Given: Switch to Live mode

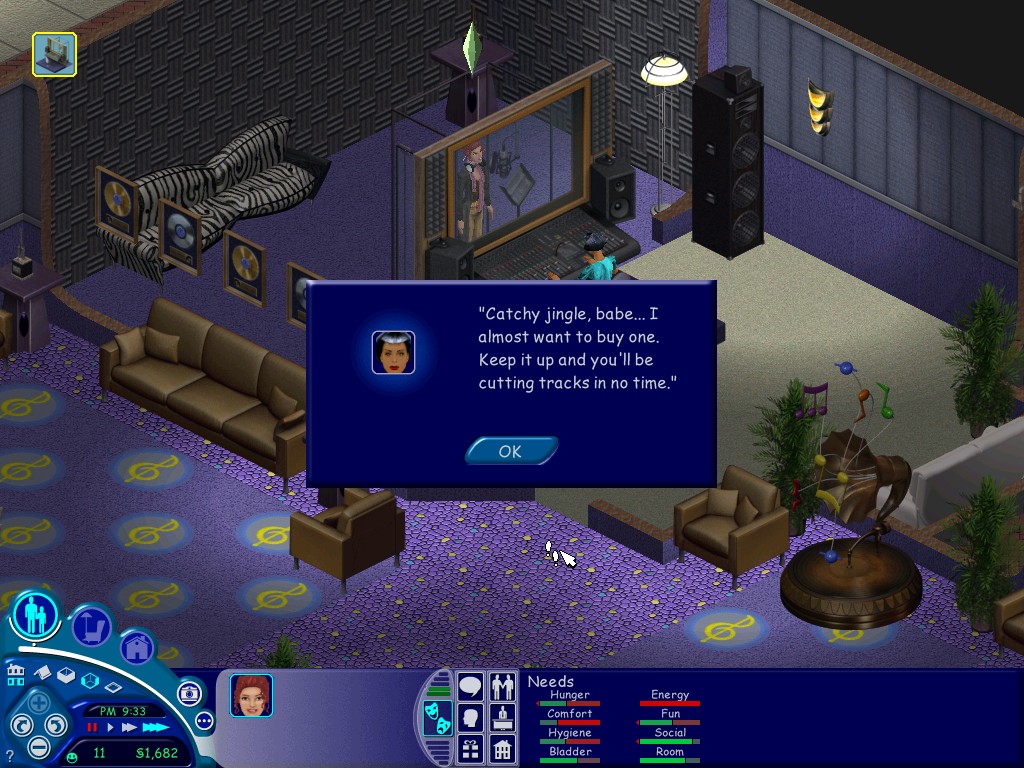Looking at the screenshot, I should [x=35, y=616].
